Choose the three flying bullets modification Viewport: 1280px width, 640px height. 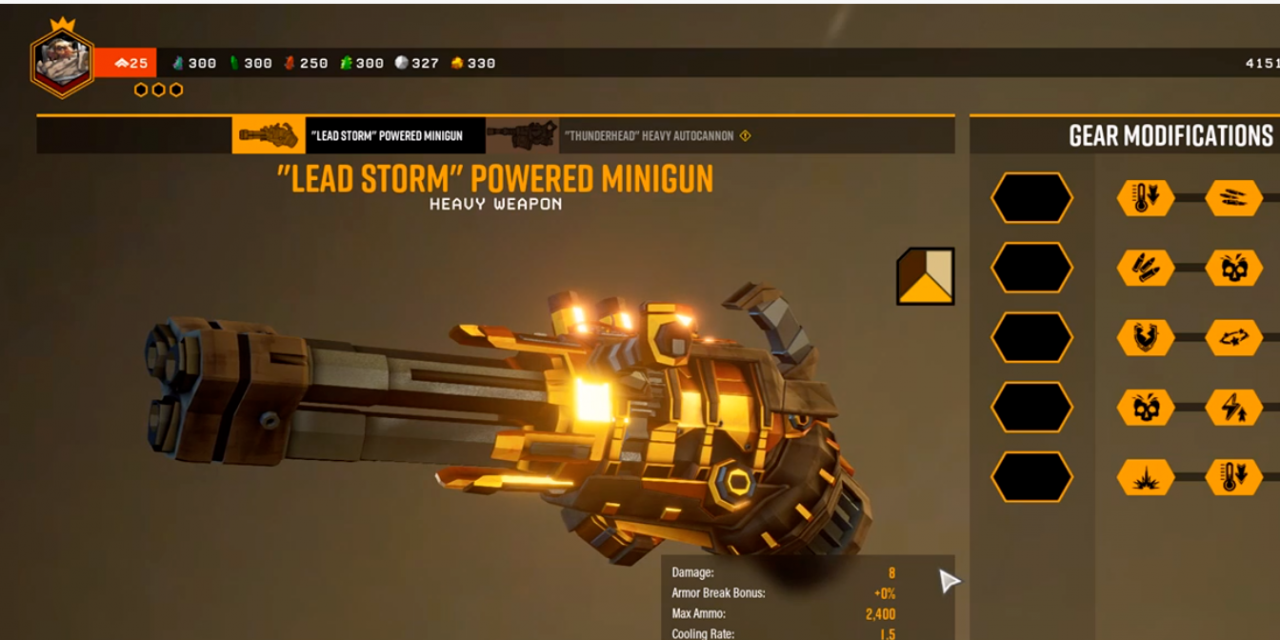click(x=1234, y=198)
